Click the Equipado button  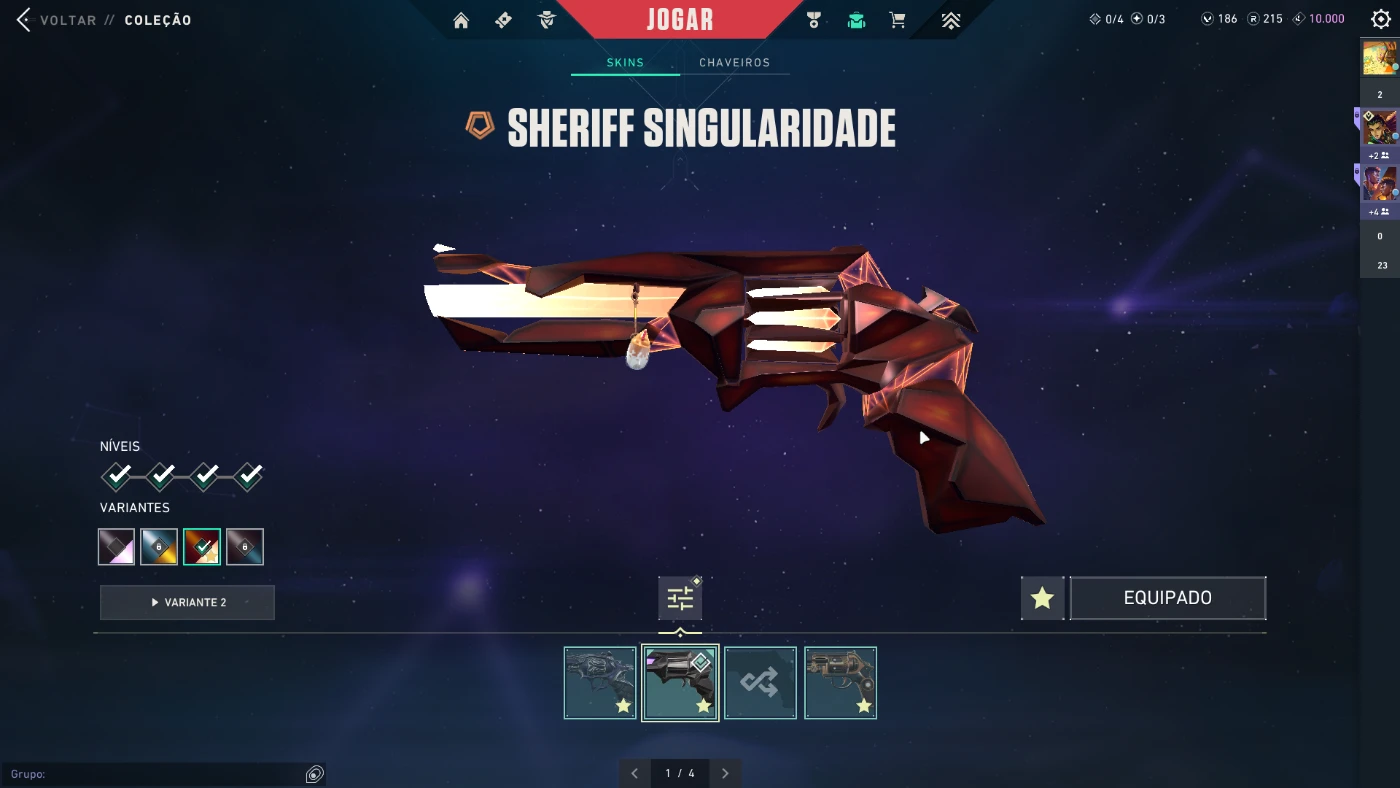(1167, 598)
